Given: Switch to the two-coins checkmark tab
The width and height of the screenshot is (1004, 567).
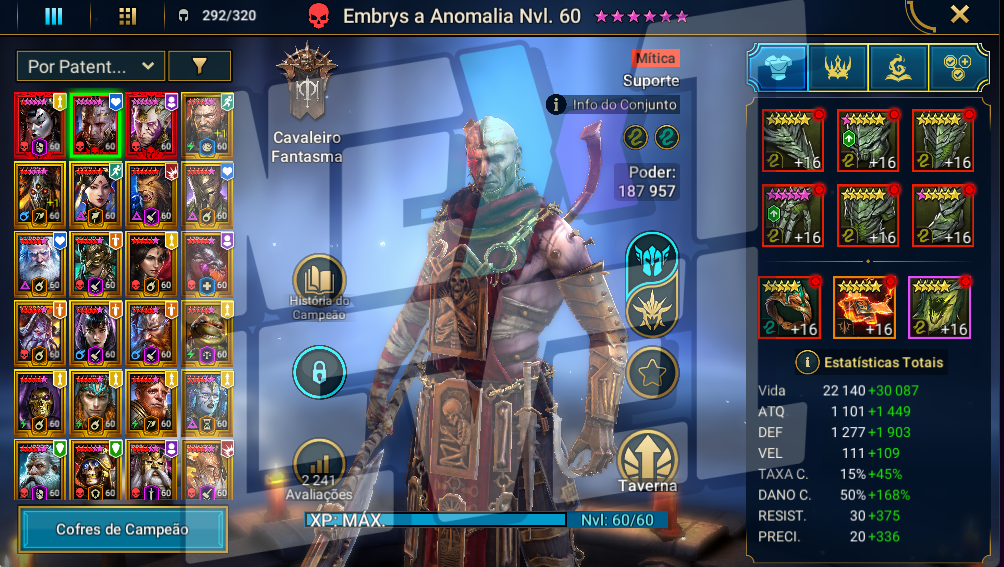Looking at the screenshot, I should (x=958, y=68).
